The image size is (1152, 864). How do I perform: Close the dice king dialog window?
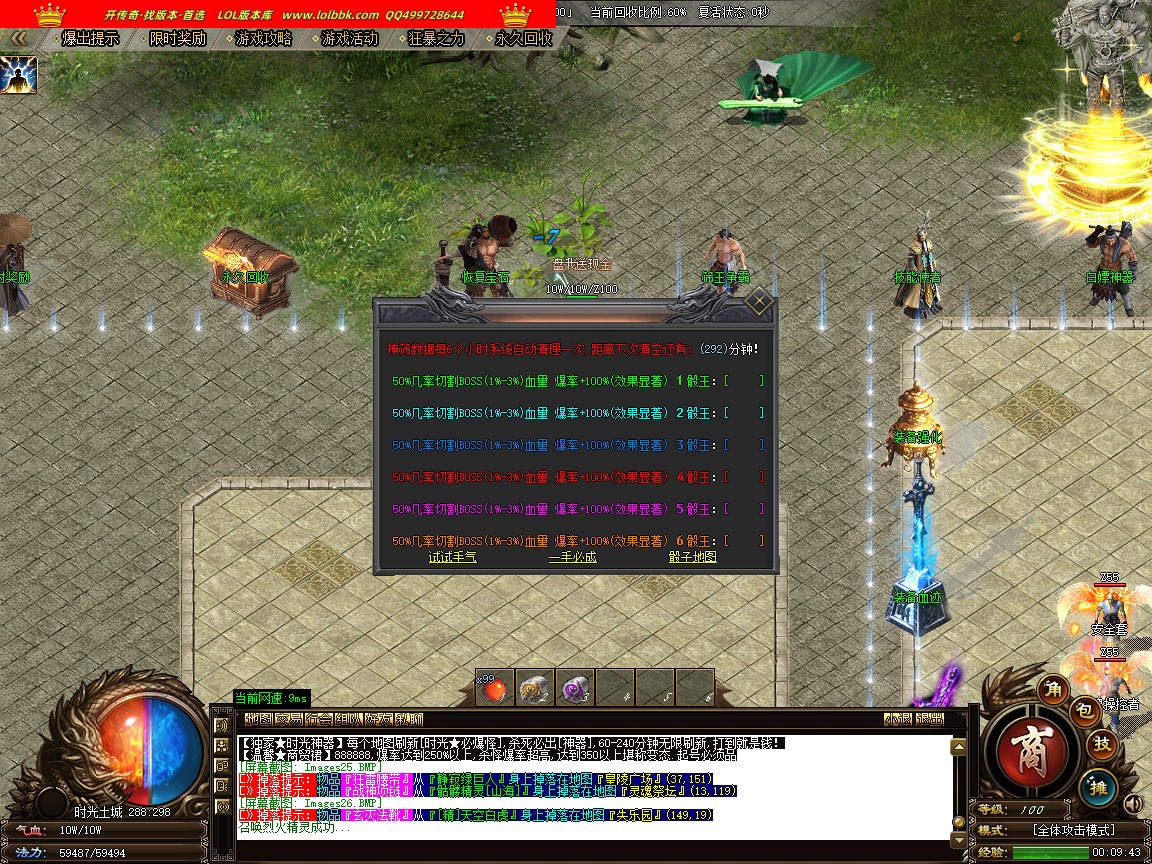click(x=759, y=300)
